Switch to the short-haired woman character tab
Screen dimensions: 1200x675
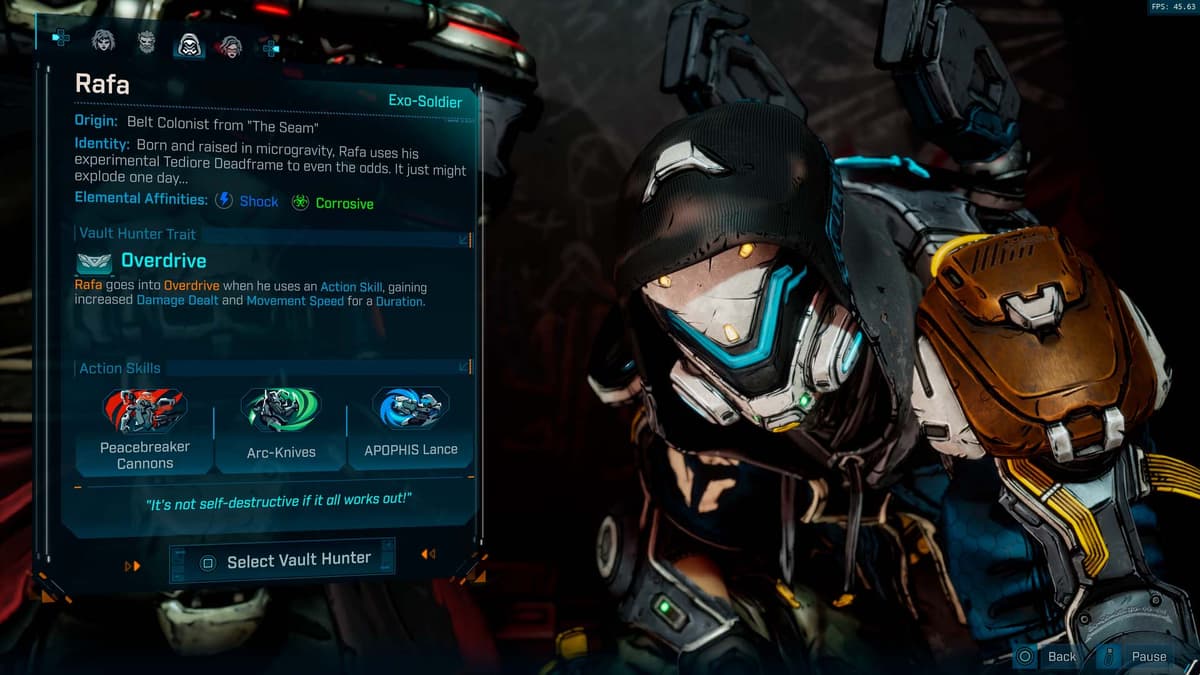103,41
